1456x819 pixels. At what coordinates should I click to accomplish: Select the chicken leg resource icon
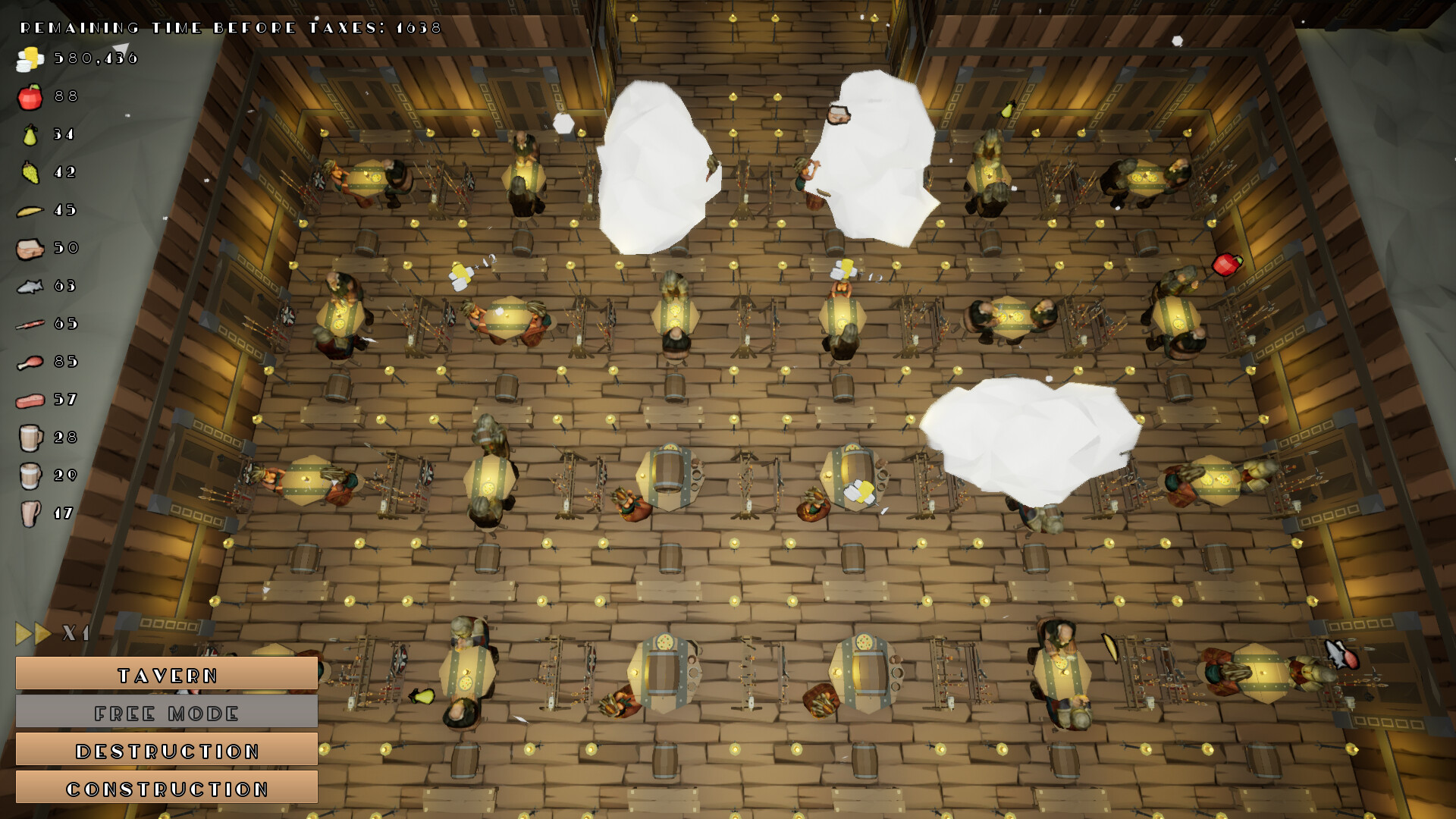[x=29, y=362]
